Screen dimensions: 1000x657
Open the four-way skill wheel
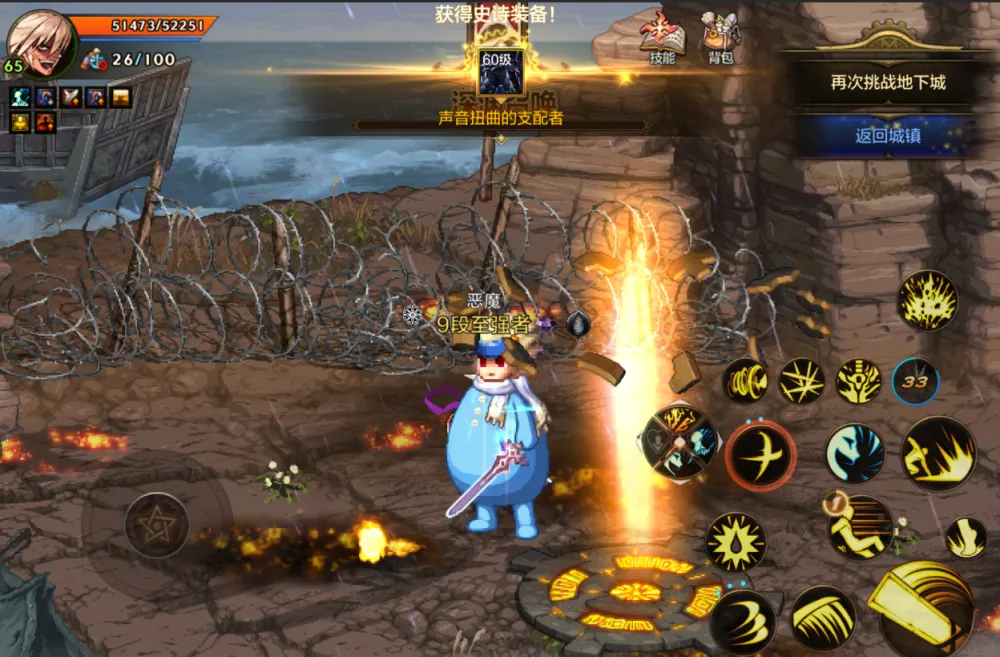coord(679,441)
